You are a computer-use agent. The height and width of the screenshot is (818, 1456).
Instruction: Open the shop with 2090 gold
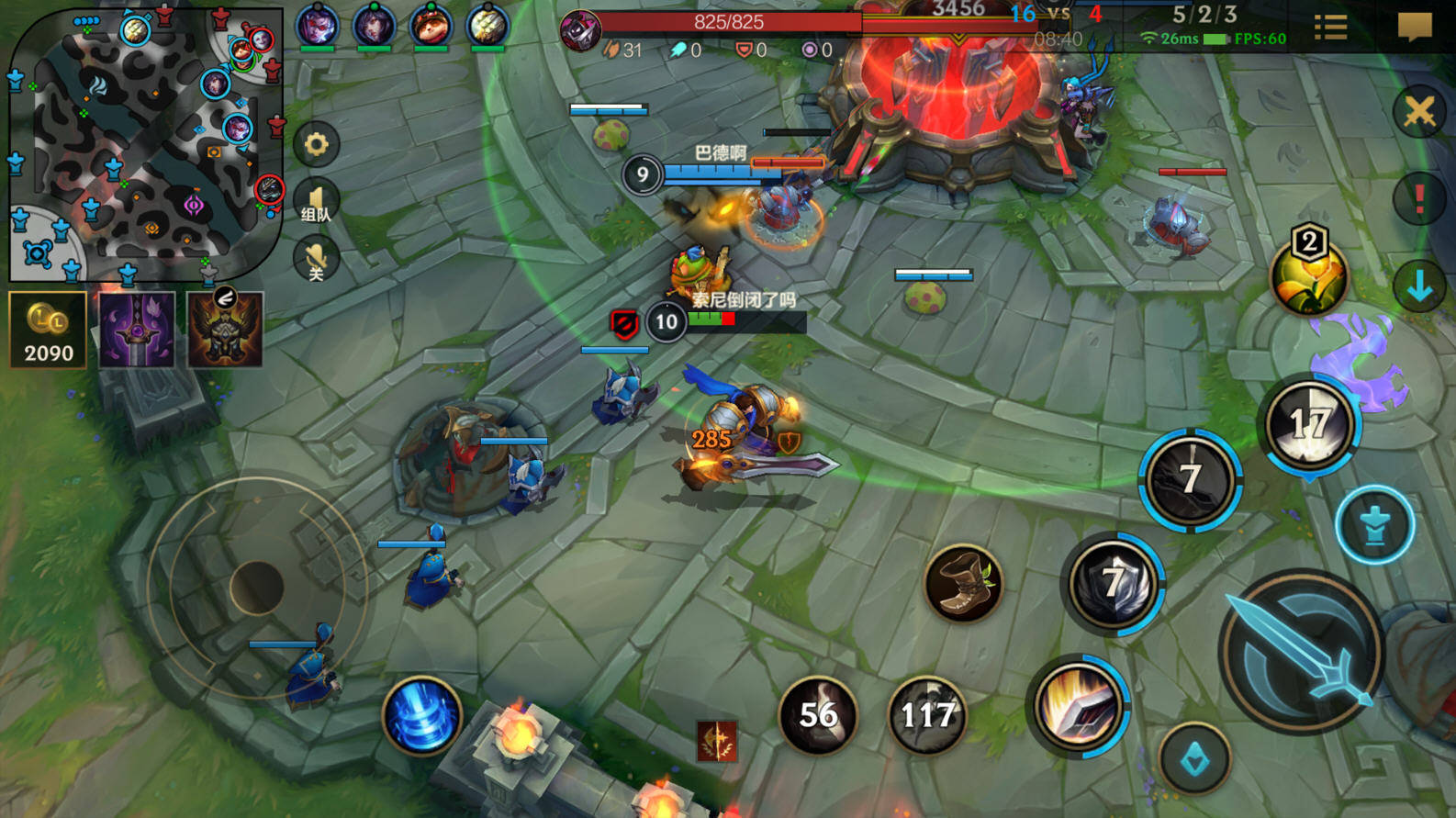[x=48, y=331]
